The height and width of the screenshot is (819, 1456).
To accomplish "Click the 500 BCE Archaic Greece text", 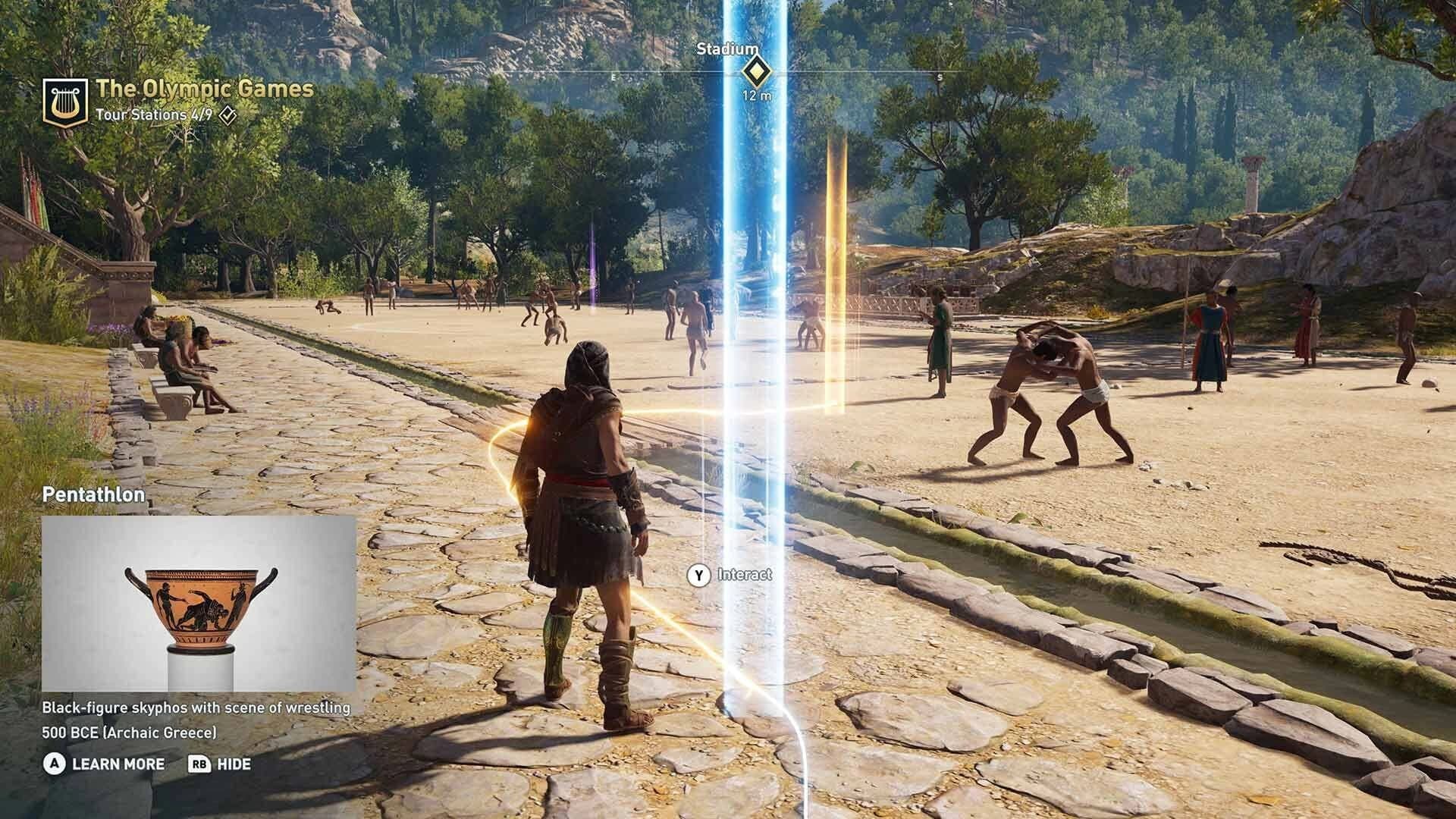I will click(x=130, y=733).
